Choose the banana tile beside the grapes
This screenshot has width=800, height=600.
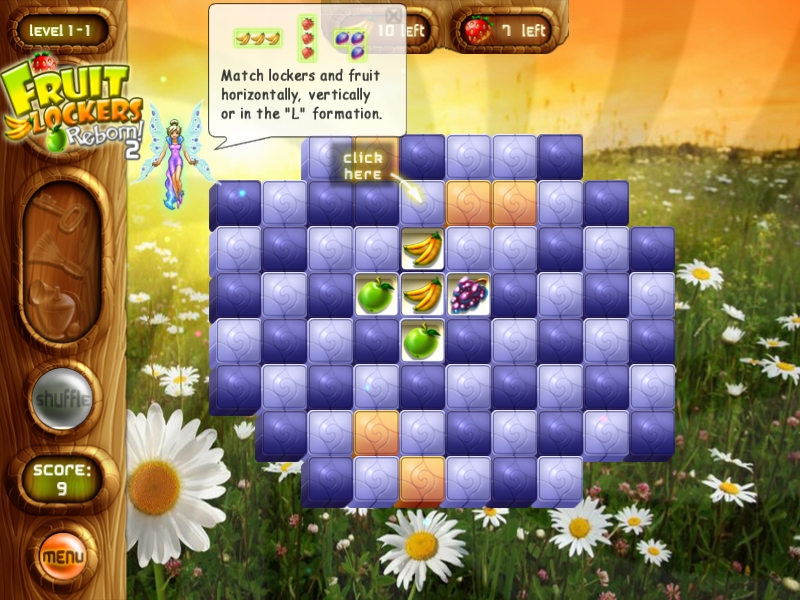(x=422, y=295)
